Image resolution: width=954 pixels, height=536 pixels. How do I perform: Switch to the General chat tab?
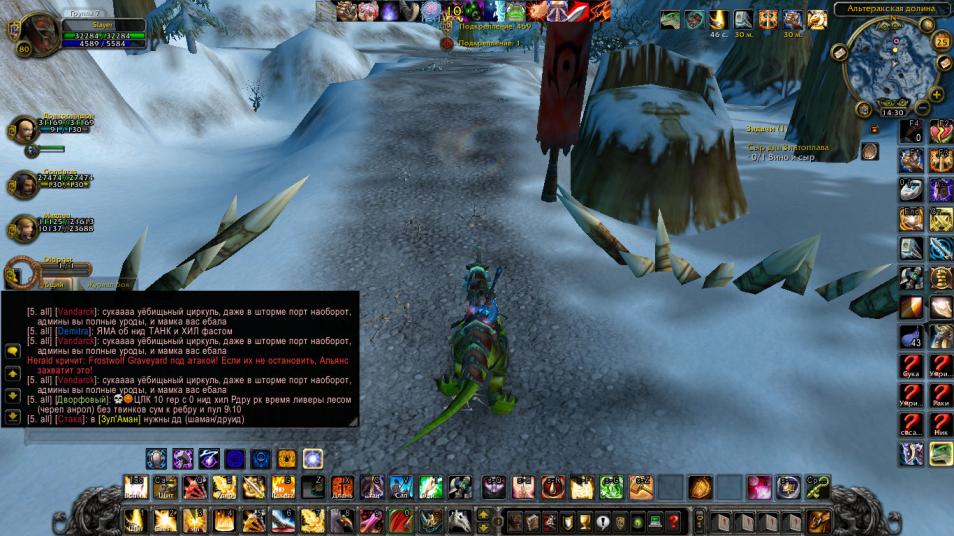[50, 285]
